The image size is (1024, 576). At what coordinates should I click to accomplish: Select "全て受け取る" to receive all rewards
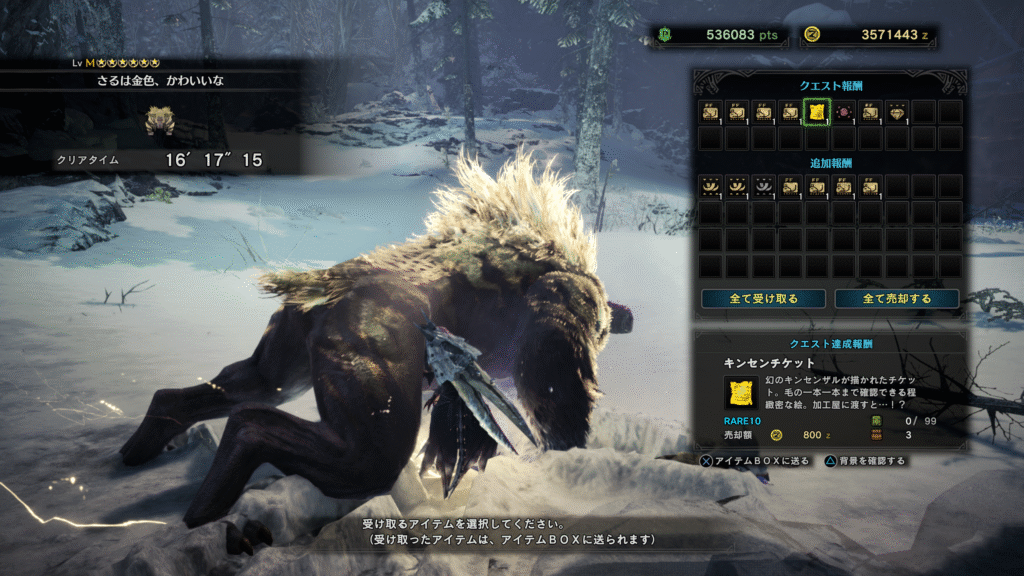tap(763, 299)
